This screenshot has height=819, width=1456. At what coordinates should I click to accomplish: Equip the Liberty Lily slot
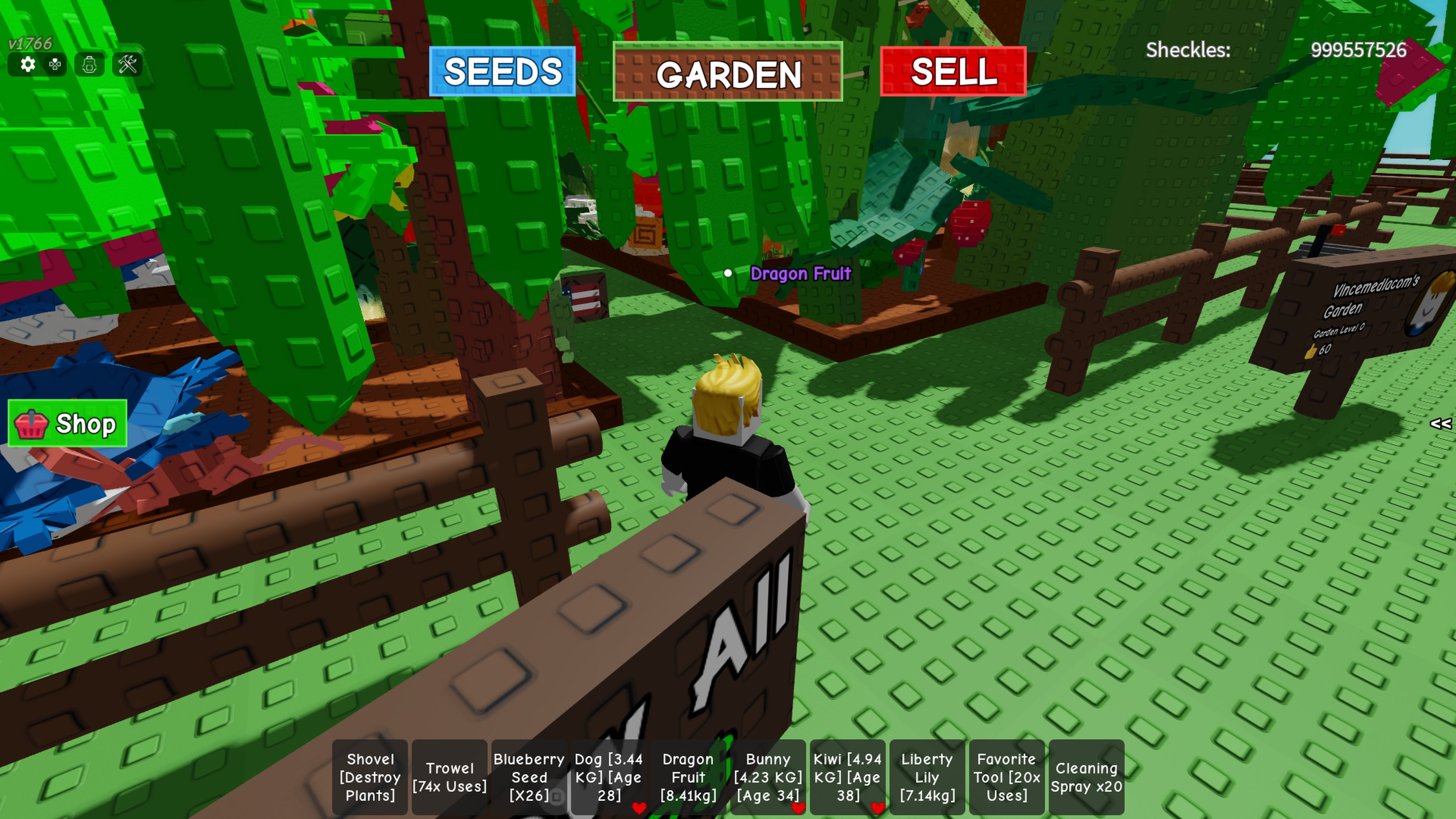coord(927,777)
